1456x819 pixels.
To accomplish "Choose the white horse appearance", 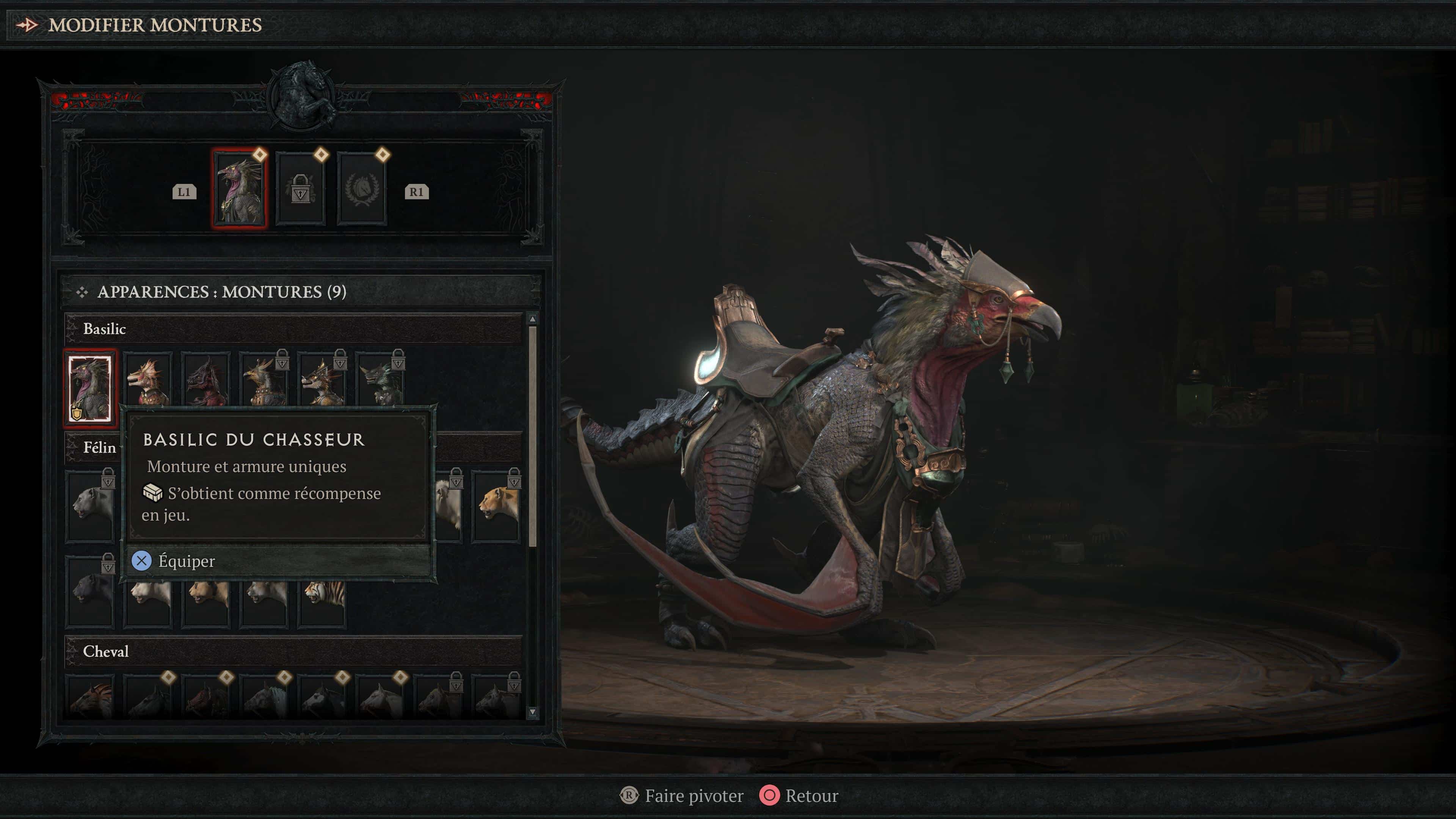I will click(380, 700).
